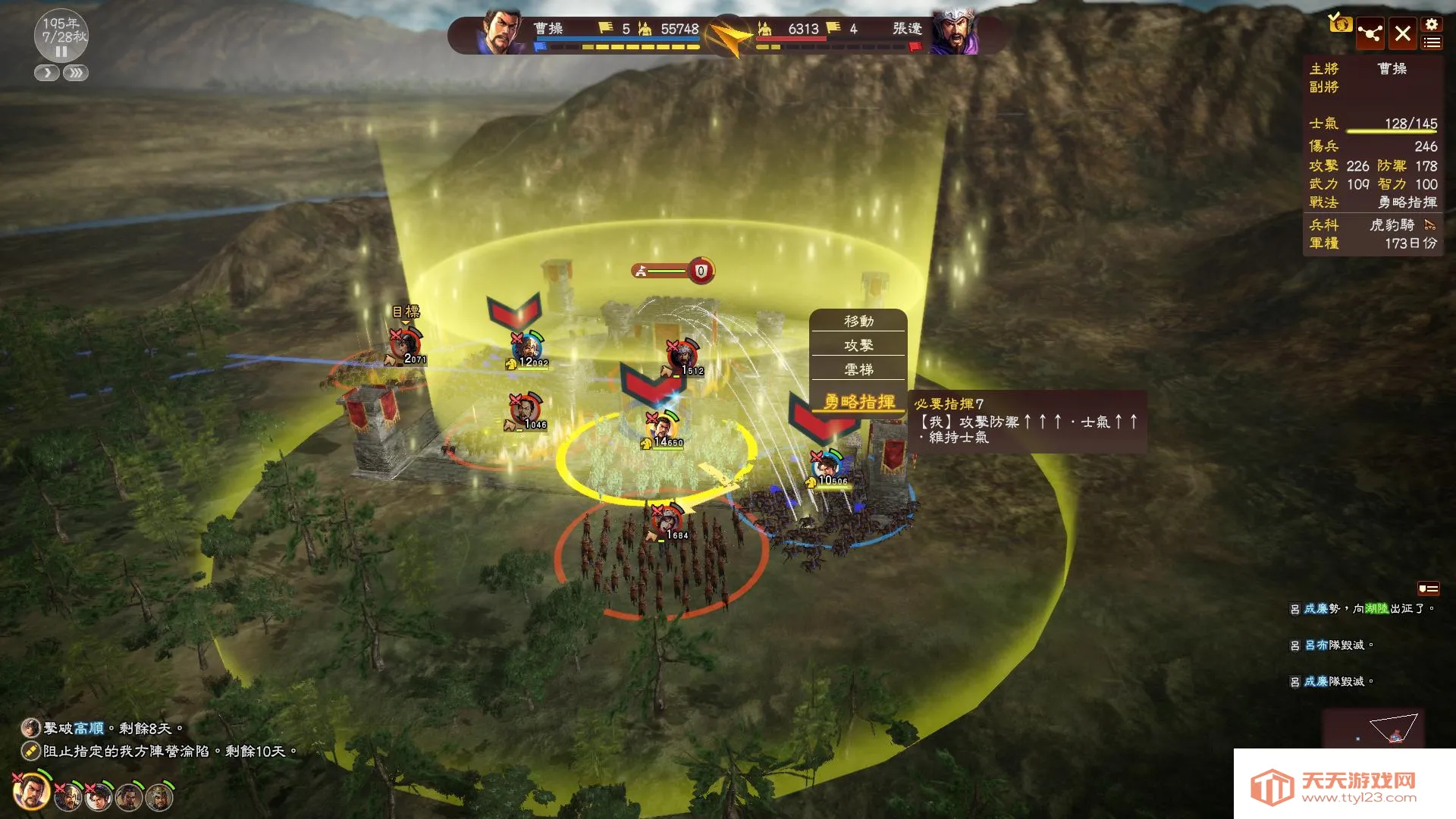Select the gold-ringed leader portrait in the unit bar
Viewport: 1456px width, 819px height.
tap(31, 792)
